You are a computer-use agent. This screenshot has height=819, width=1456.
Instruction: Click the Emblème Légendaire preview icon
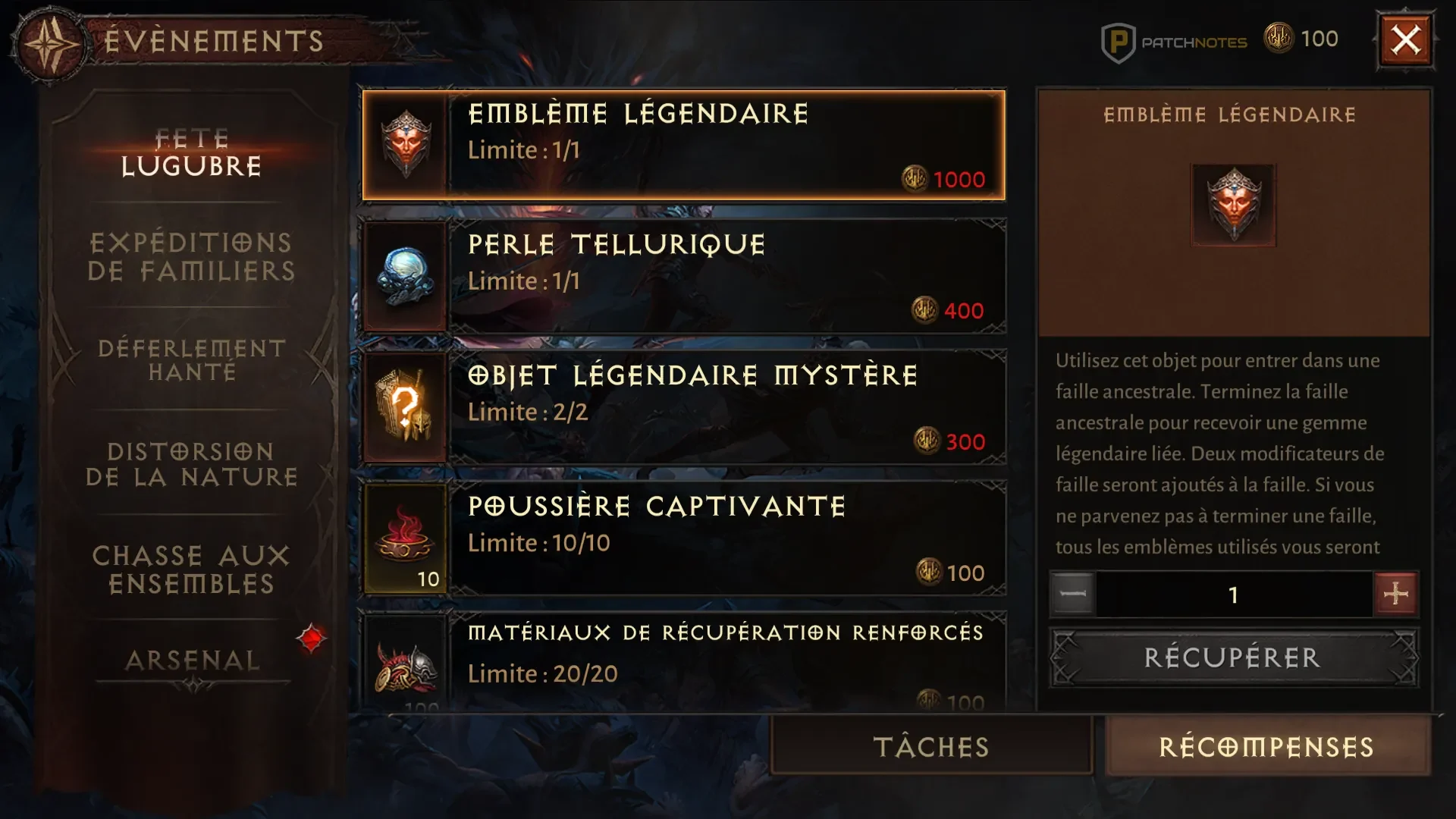click(1234, 205)
